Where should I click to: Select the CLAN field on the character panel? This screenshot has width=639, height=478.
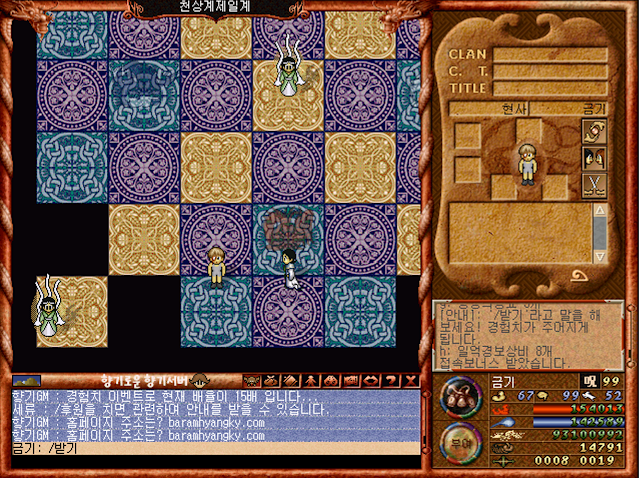[548, 54]
